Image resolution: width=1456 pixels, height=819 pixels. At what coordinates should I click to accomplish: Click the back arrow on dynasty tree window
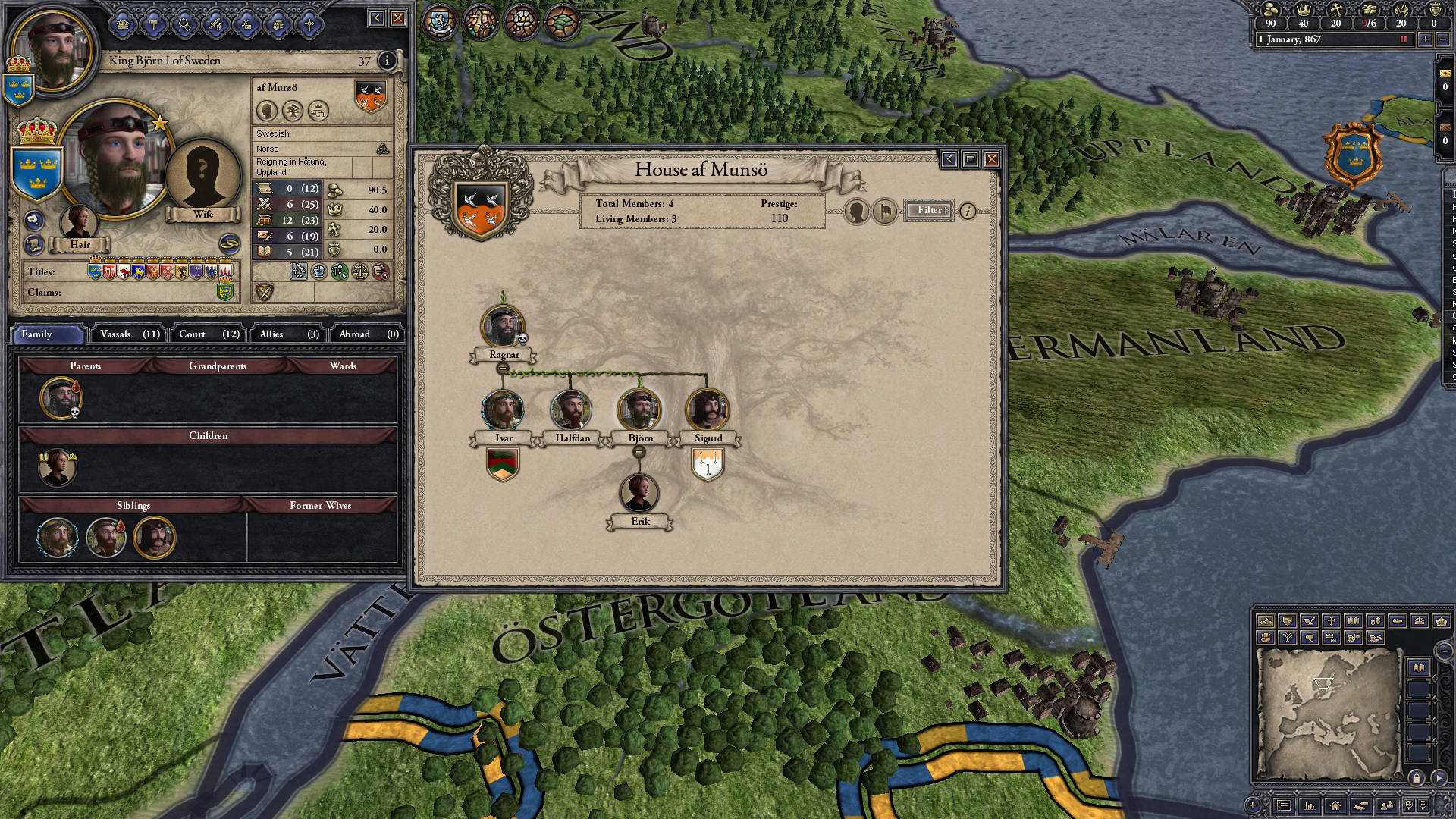(948, 159)
